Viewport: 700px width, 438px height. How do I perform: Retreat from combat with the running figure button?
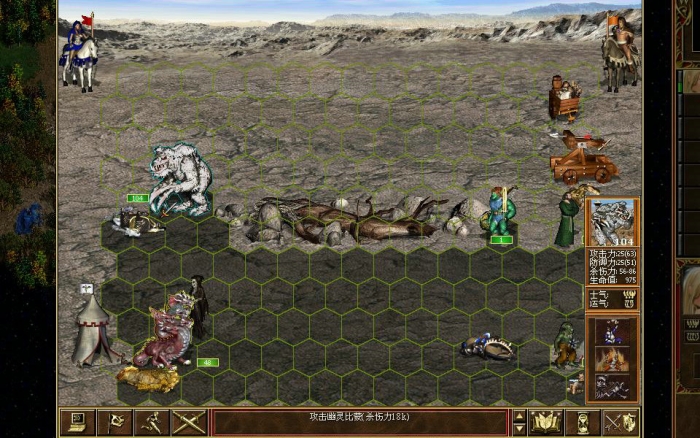coord(152,422)
